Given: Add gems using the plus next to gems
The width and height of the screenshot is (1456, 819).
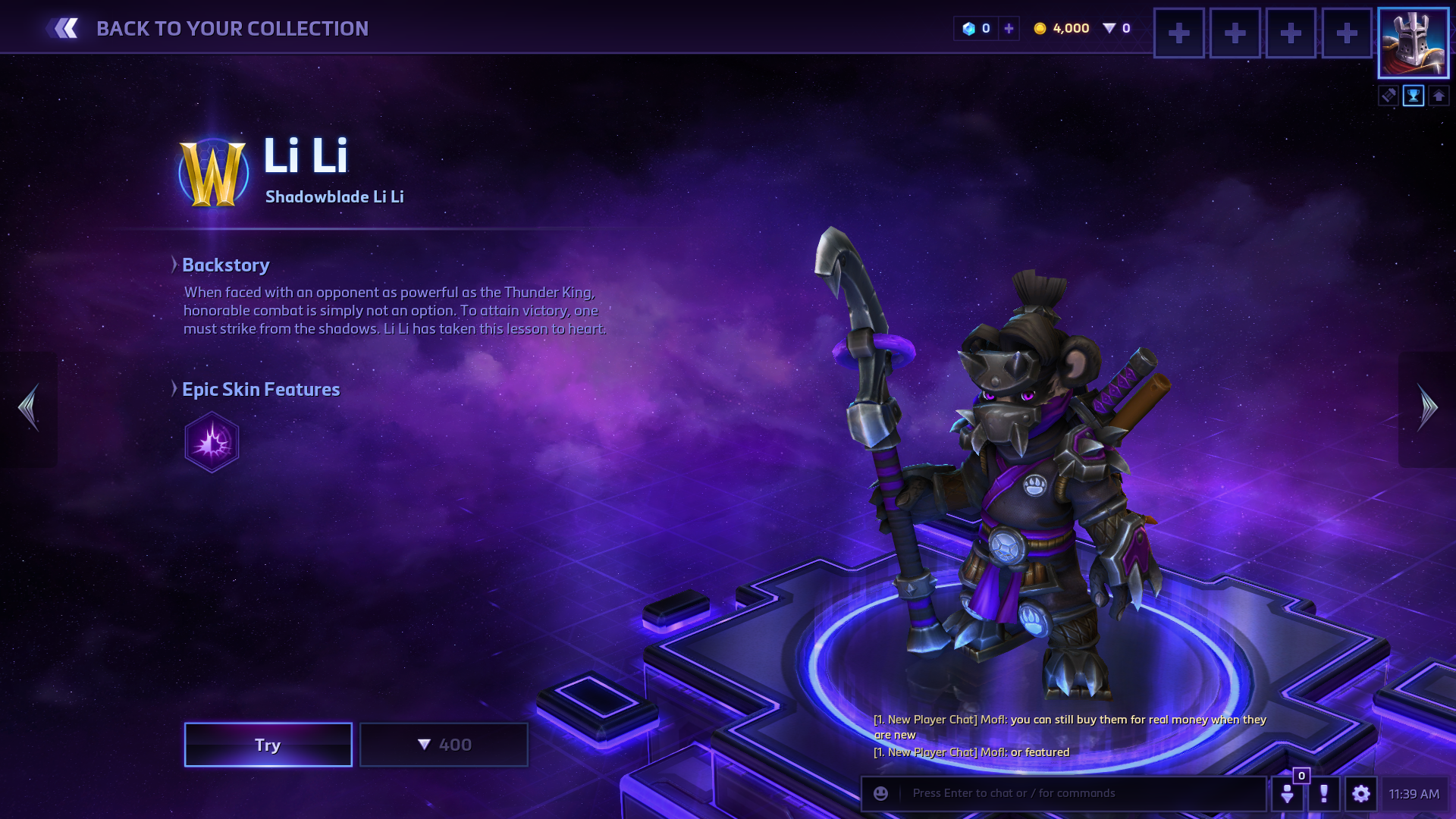Looking at the screenshot, I should (1009, 29).
